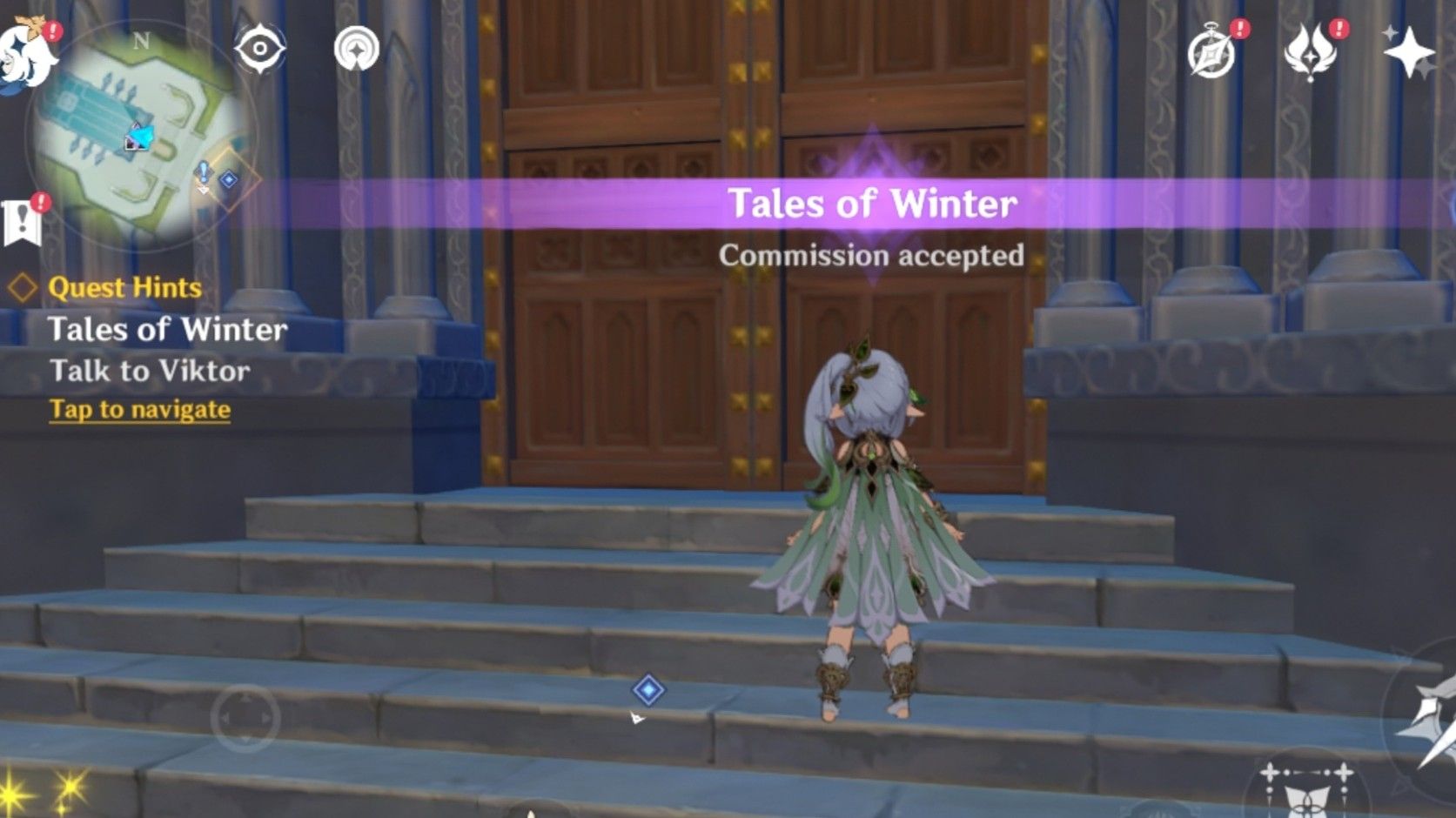1456x818 pixels.
Task: Tap the 'Talk to Viktor' objective text
Action: pos(152,371)
